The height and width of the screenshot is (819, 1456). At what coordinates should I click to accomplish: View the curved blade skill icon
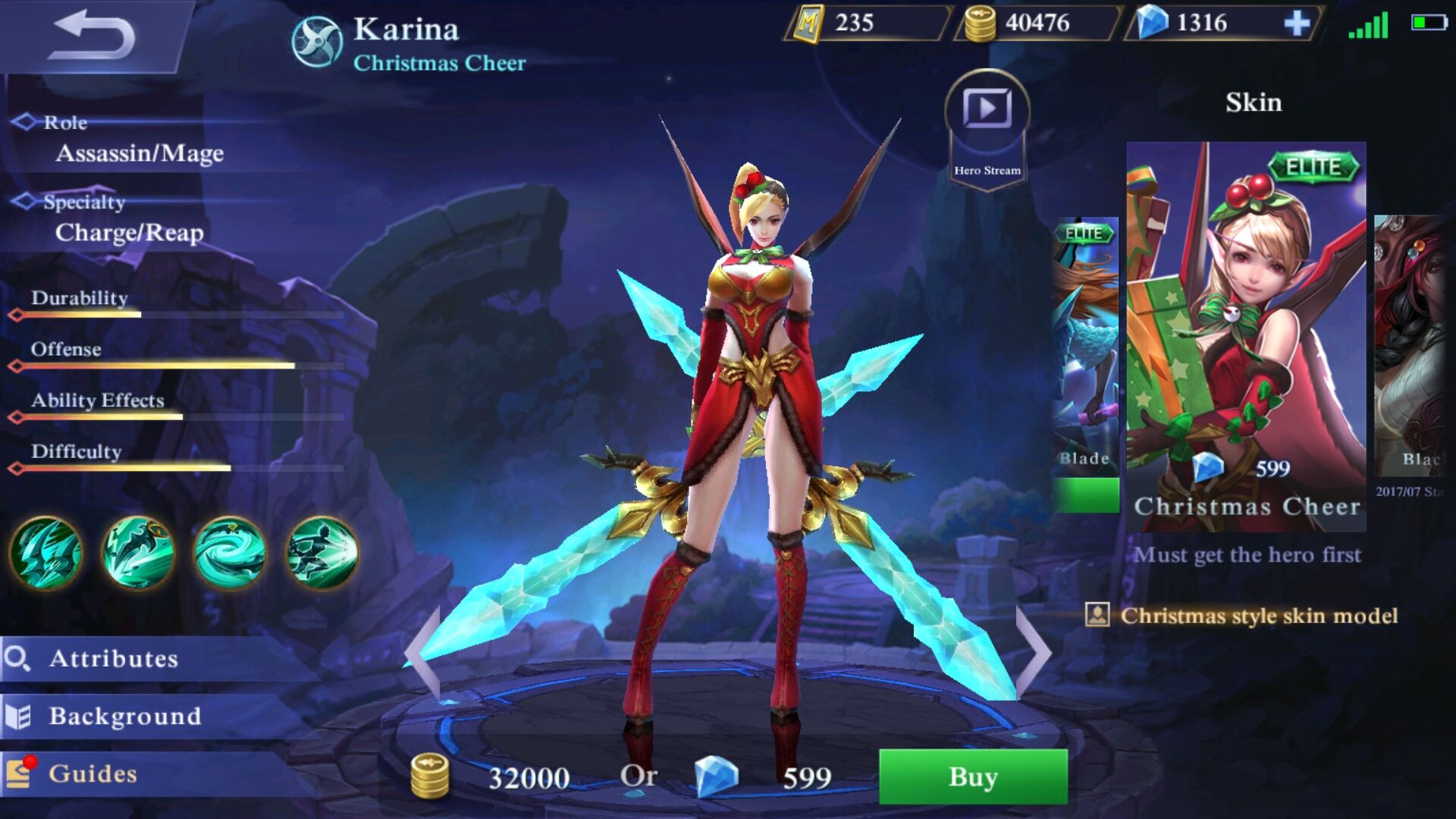click(138, 553)
